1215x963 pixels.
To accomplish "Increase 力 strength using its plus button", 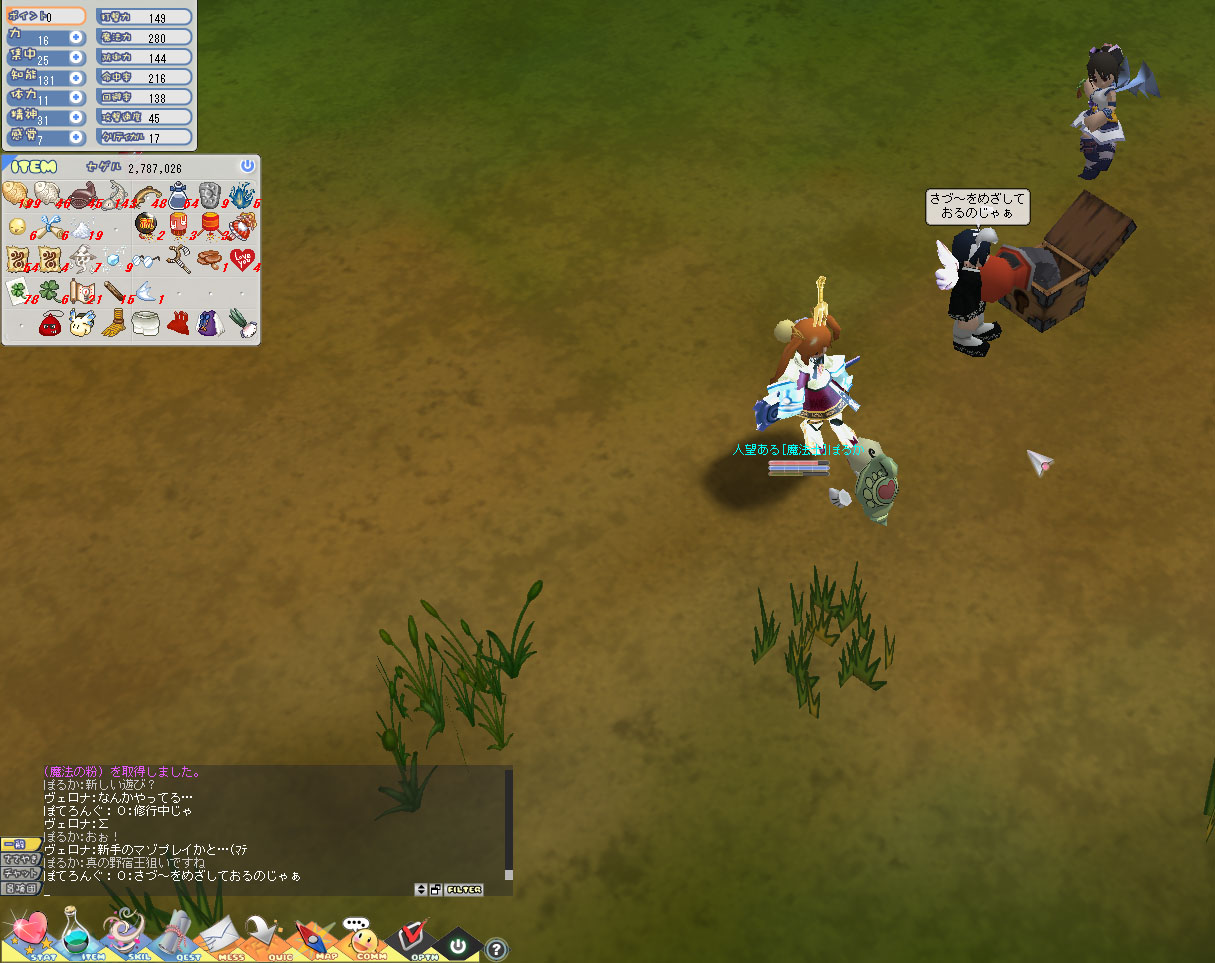I will pos(76,36).
